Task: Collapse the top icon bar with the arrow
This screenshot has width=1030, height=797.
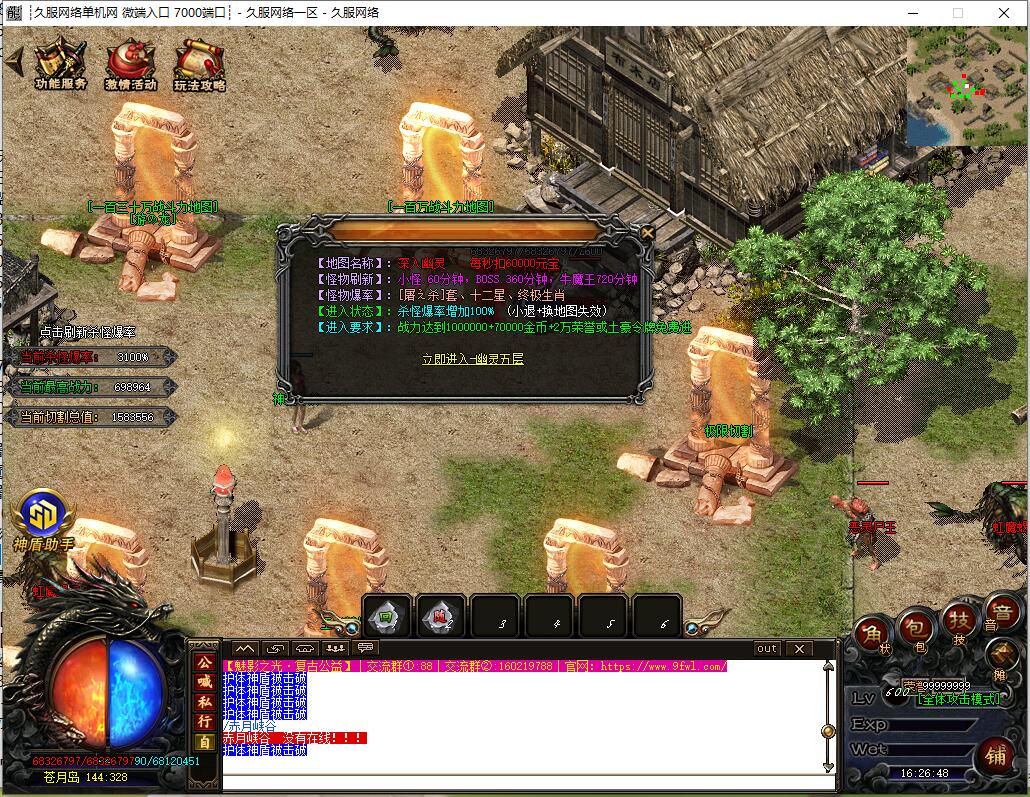Action: coord(13,60)
